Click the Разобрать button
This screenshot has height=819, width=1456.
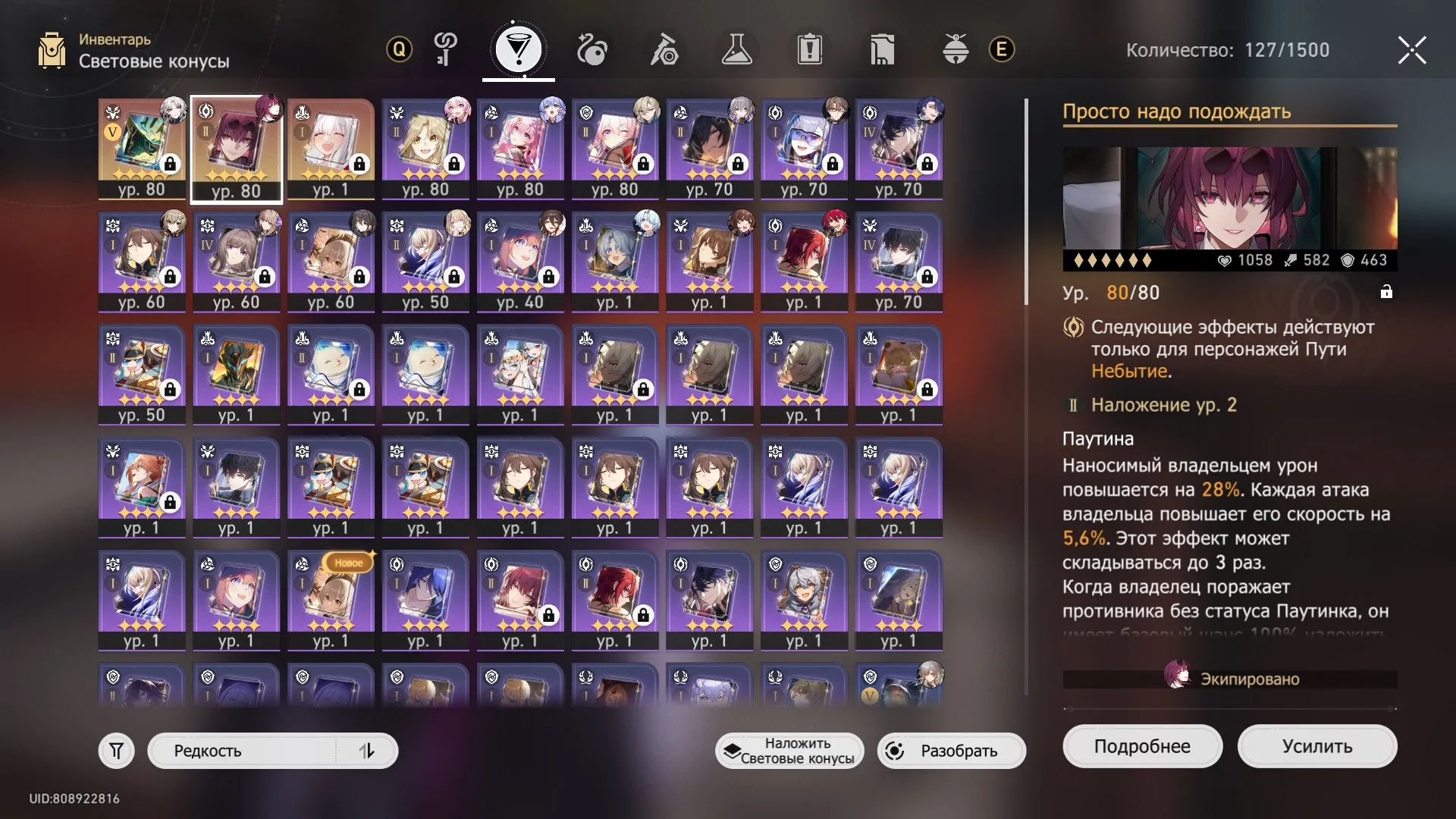pyautogui.click(x=951, y=751)
